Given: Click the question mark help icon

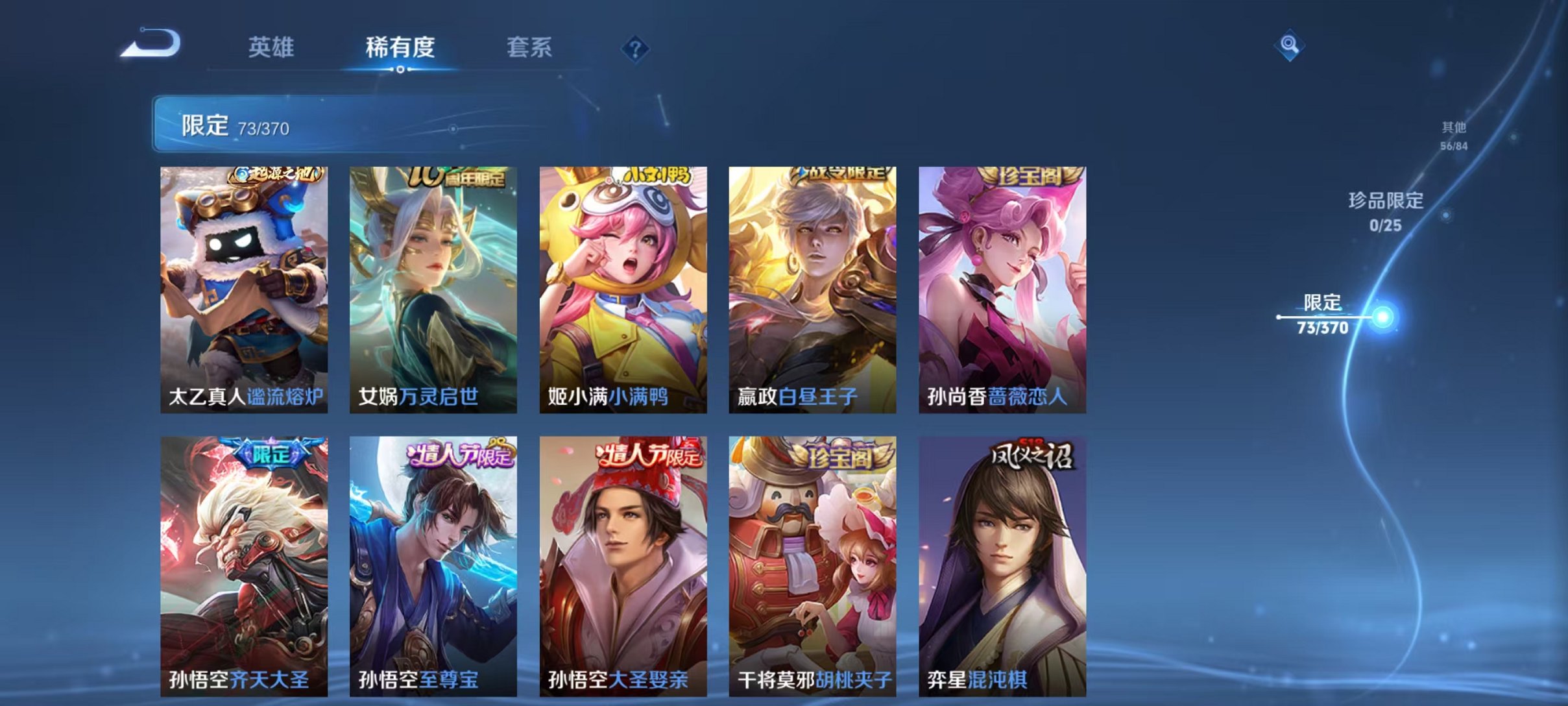Looking at the screenshot, I should click(637, 49).
